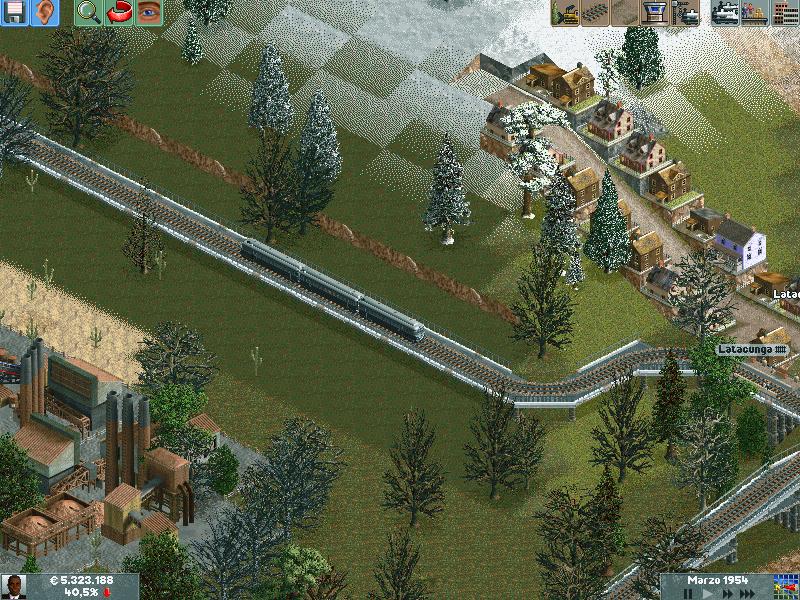Pause the game with the pause button
Image resolution: width=800 pixels, height=600 pixels.
pyautogui.click(x=689, y=593)
